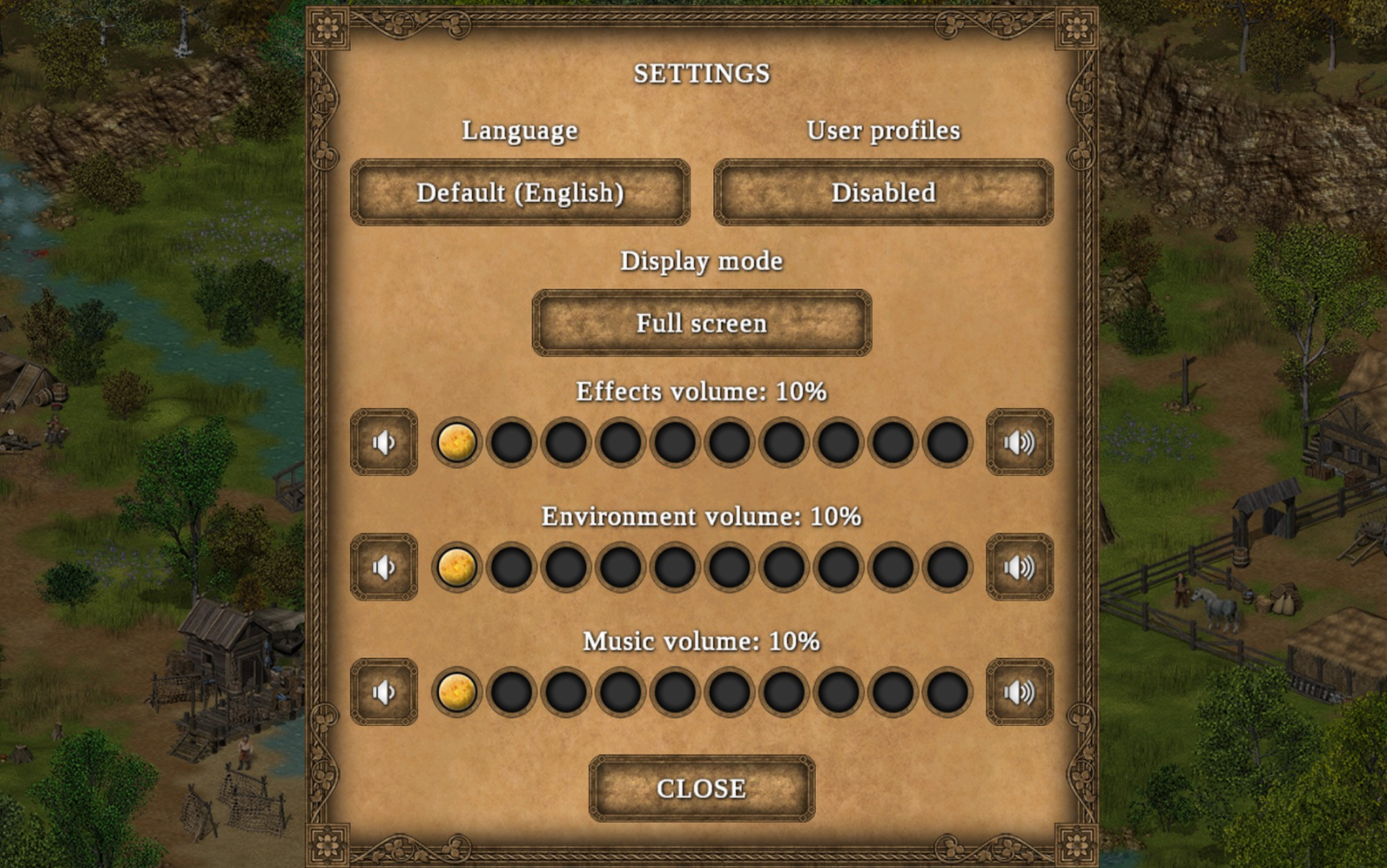
Task: Select the lit first effects volume dot
Action: pyautogui.click(x=457, y=443)
